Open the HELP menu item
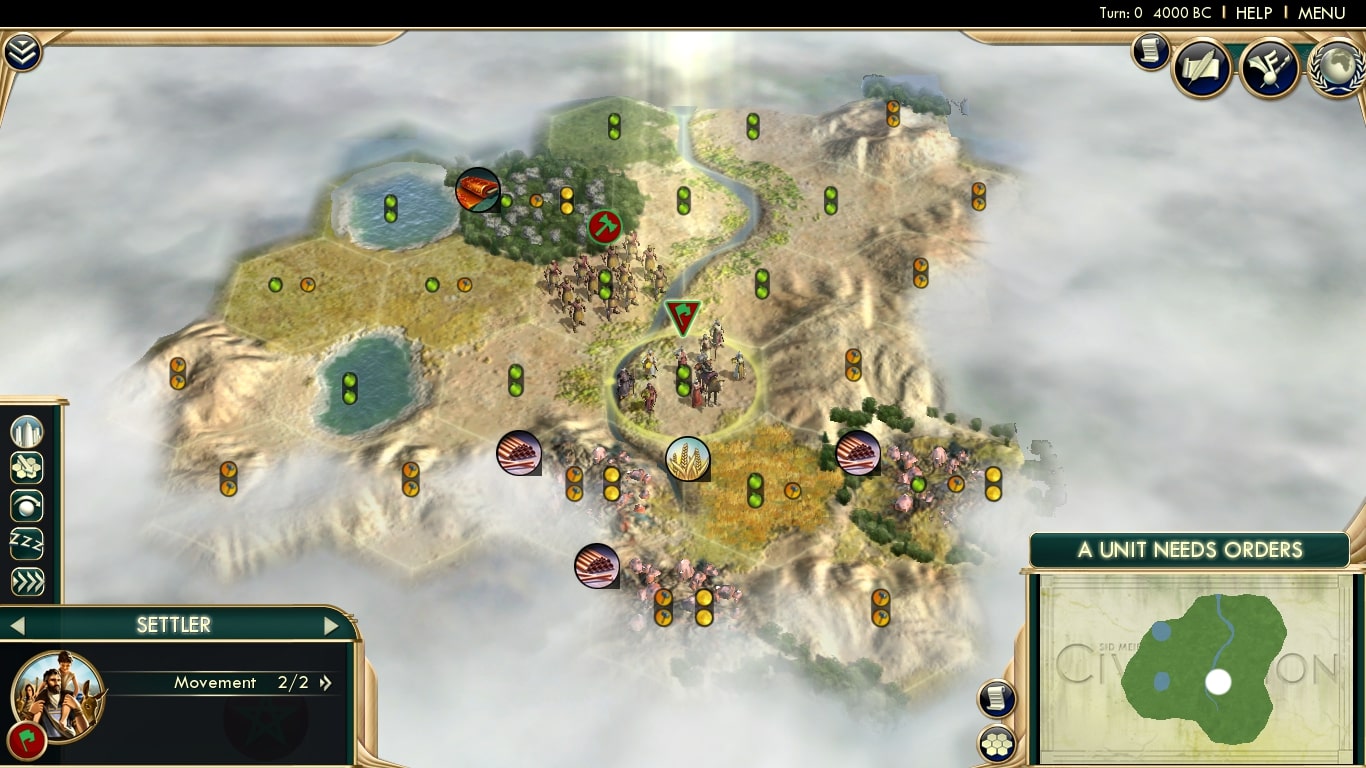1366x768 pixels. (1253, 13)
